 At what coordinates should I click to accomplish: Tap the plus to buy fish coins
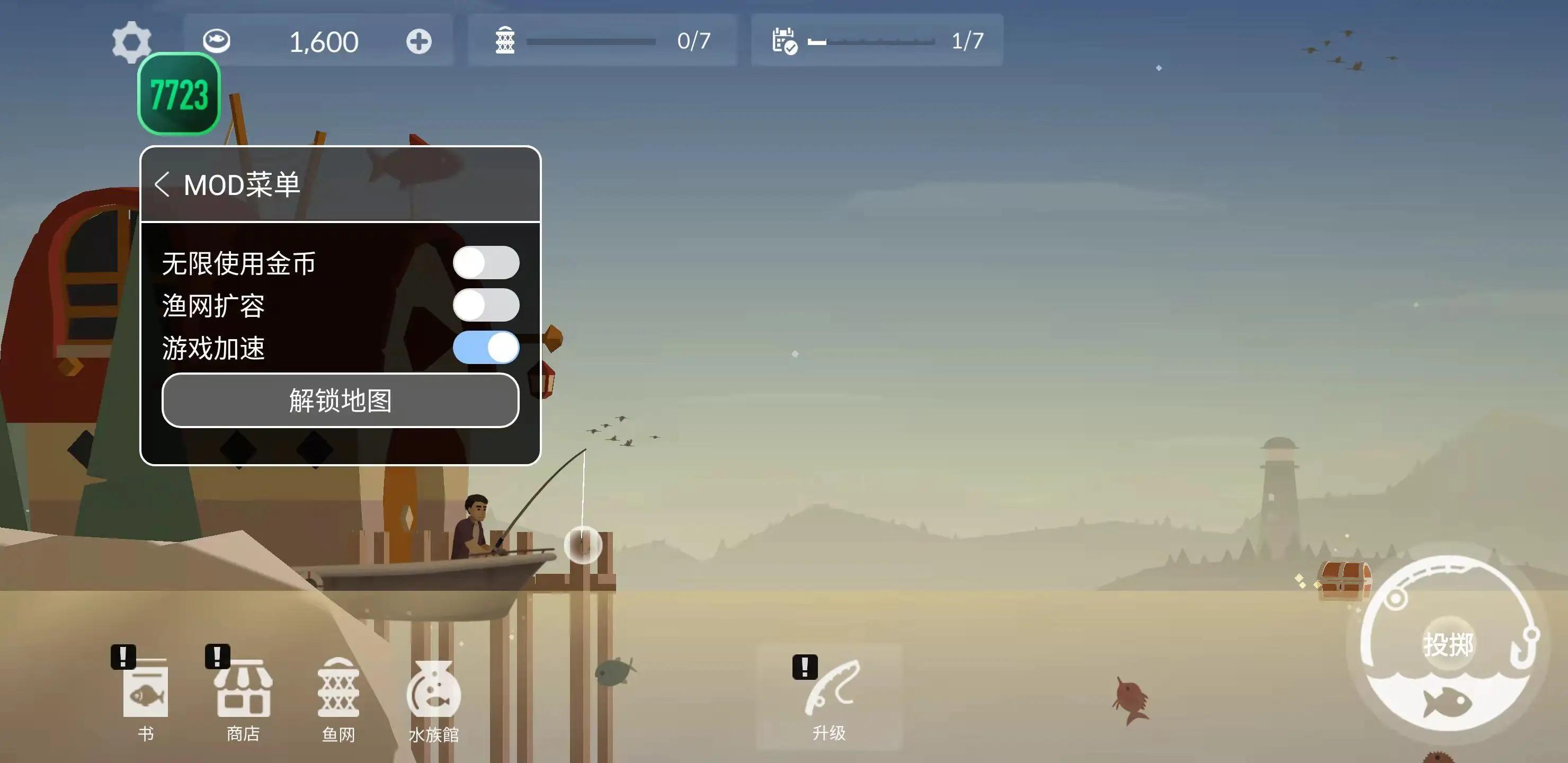pos(417,41)
